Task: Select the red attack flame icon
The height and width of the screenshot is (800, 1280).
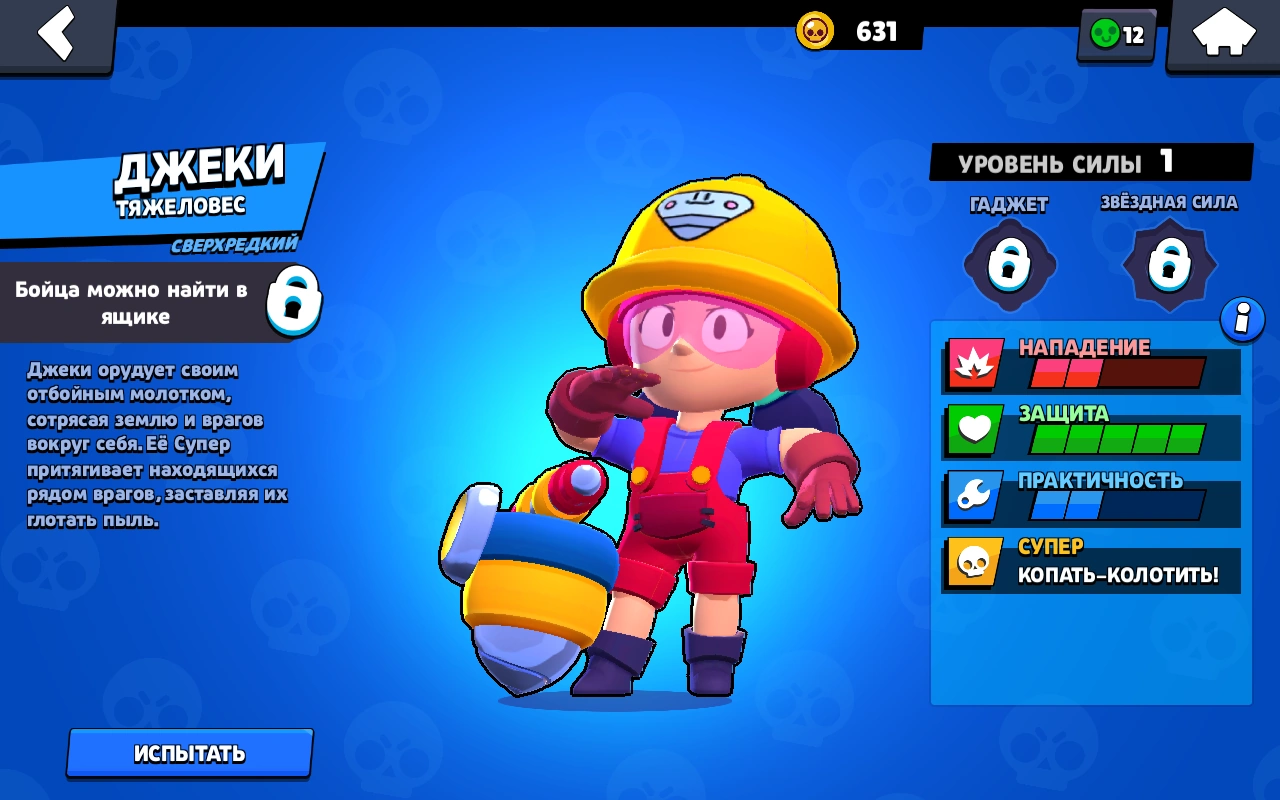Action: pos(972,366)
